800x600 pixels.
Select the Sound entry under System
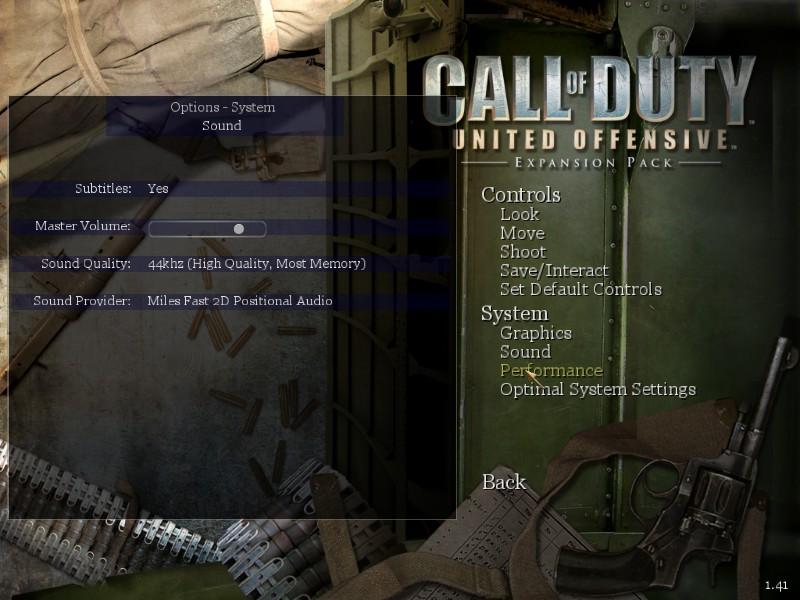[x=525, y=352]
